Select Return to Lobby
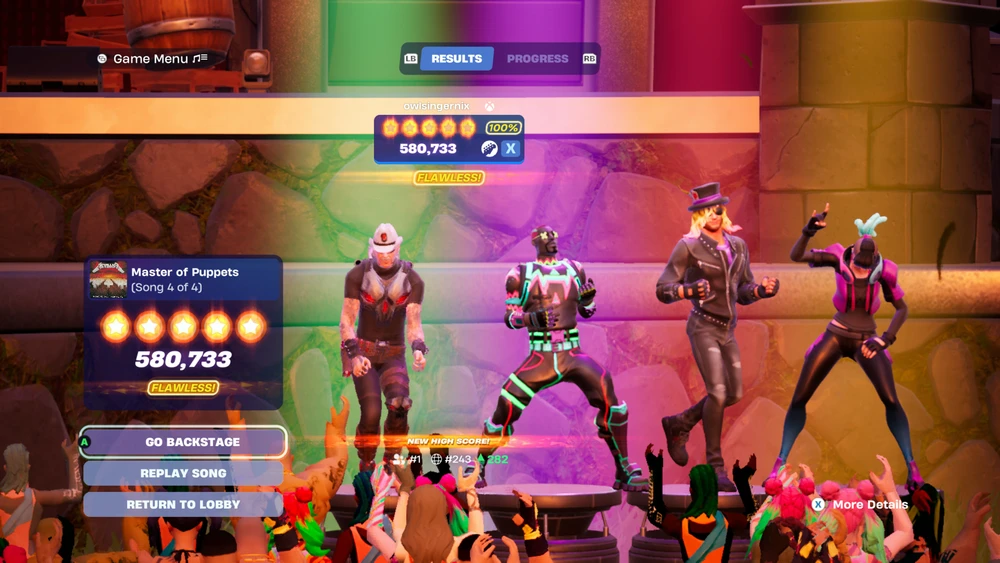Image resolution: width=1000 pixels, height=563 pixels. [x=184, y=505]
